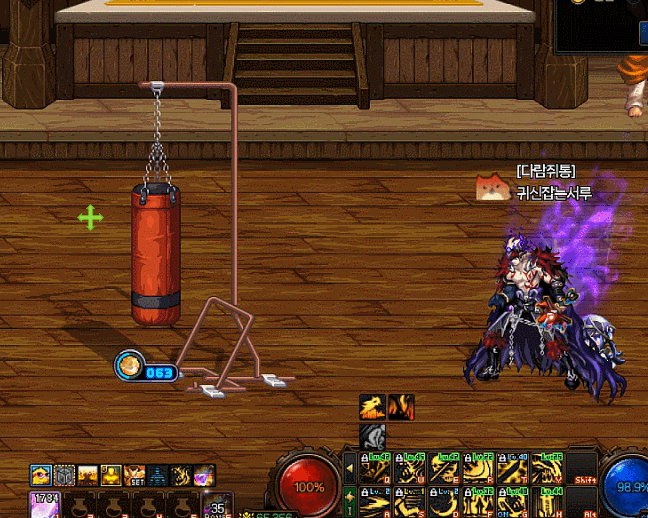Activate the skill bound to F
The height and width of the screenshot is (518, 648).
(x=478, y=503)
